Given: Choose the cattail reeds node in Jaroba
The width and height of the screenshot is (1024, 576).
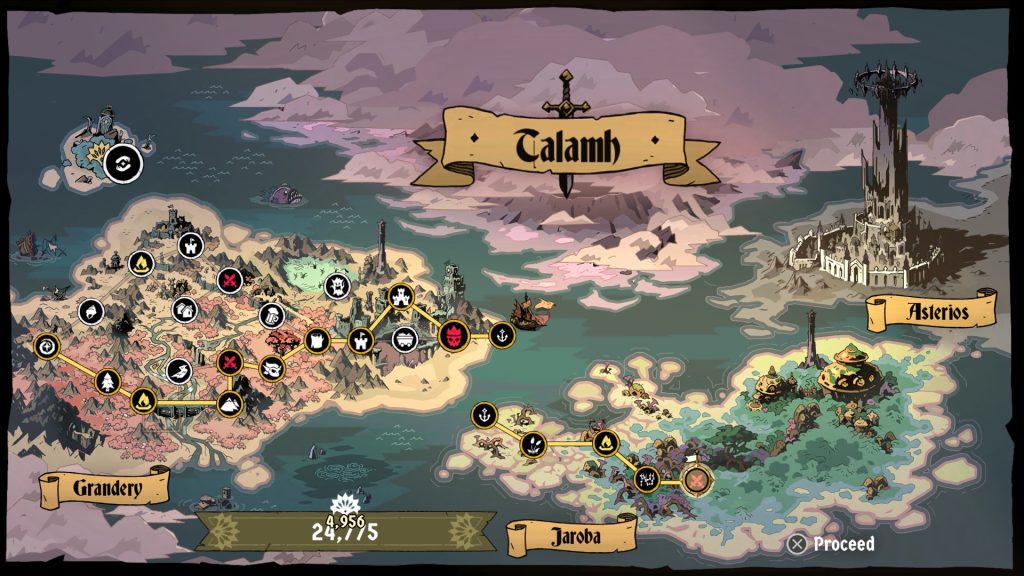Looking at the screenshot, I should coord(533,443).
